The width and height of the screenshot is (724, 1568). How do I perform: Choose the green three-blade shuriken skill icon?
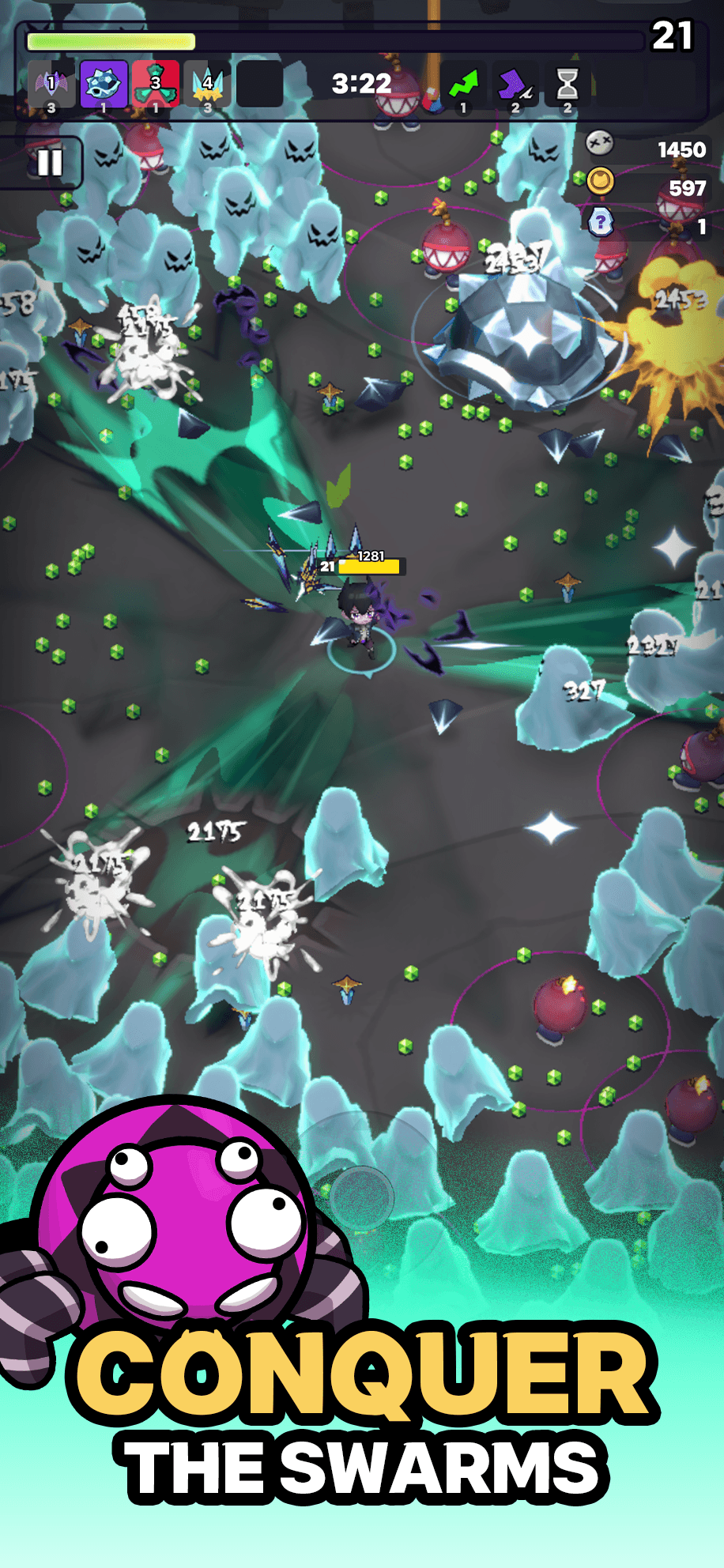pyautogui.click(x=156, y=85)
